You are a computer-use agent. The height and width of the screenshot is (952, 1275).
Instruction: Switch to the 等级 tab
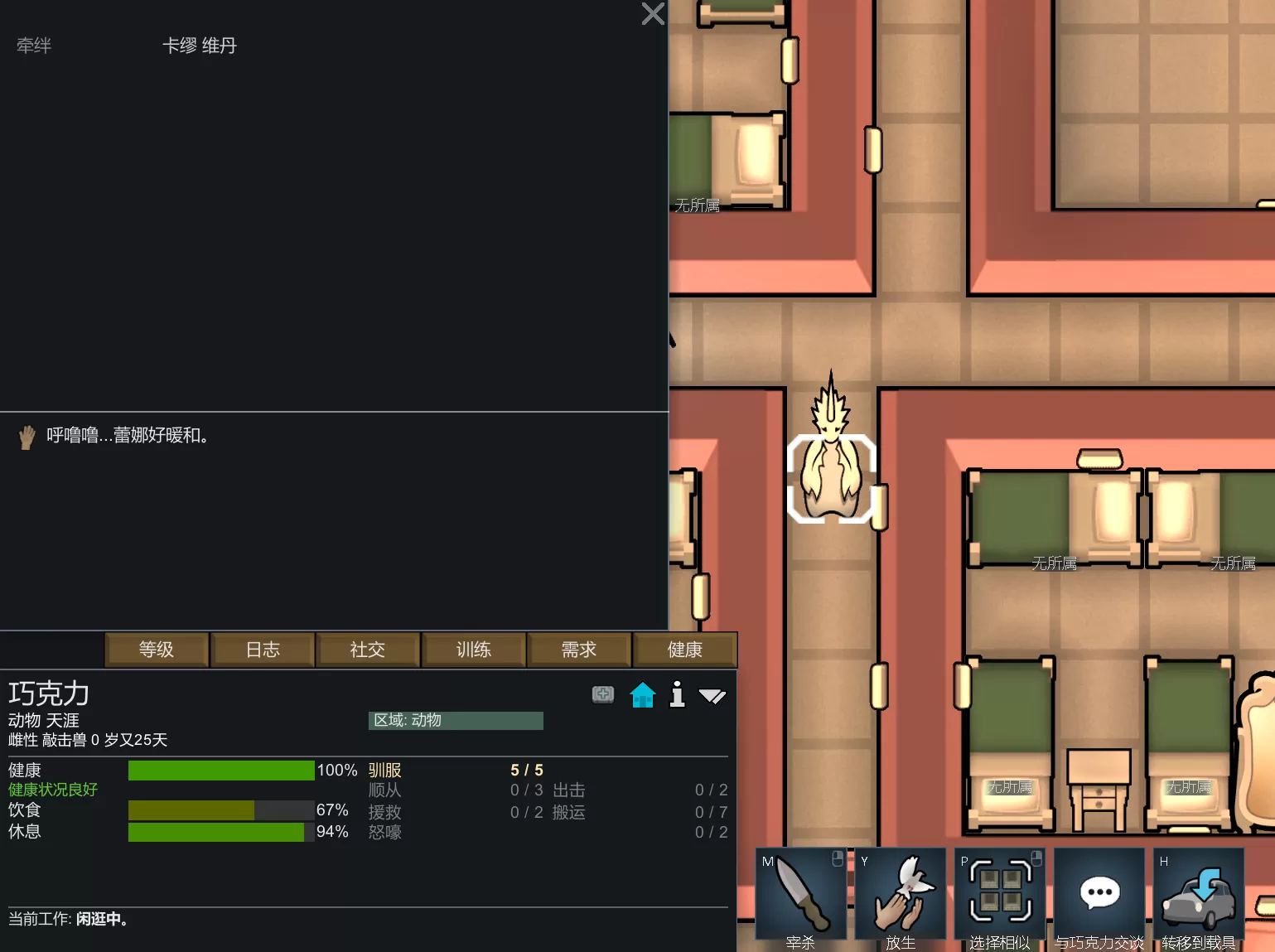coord(157,650)
